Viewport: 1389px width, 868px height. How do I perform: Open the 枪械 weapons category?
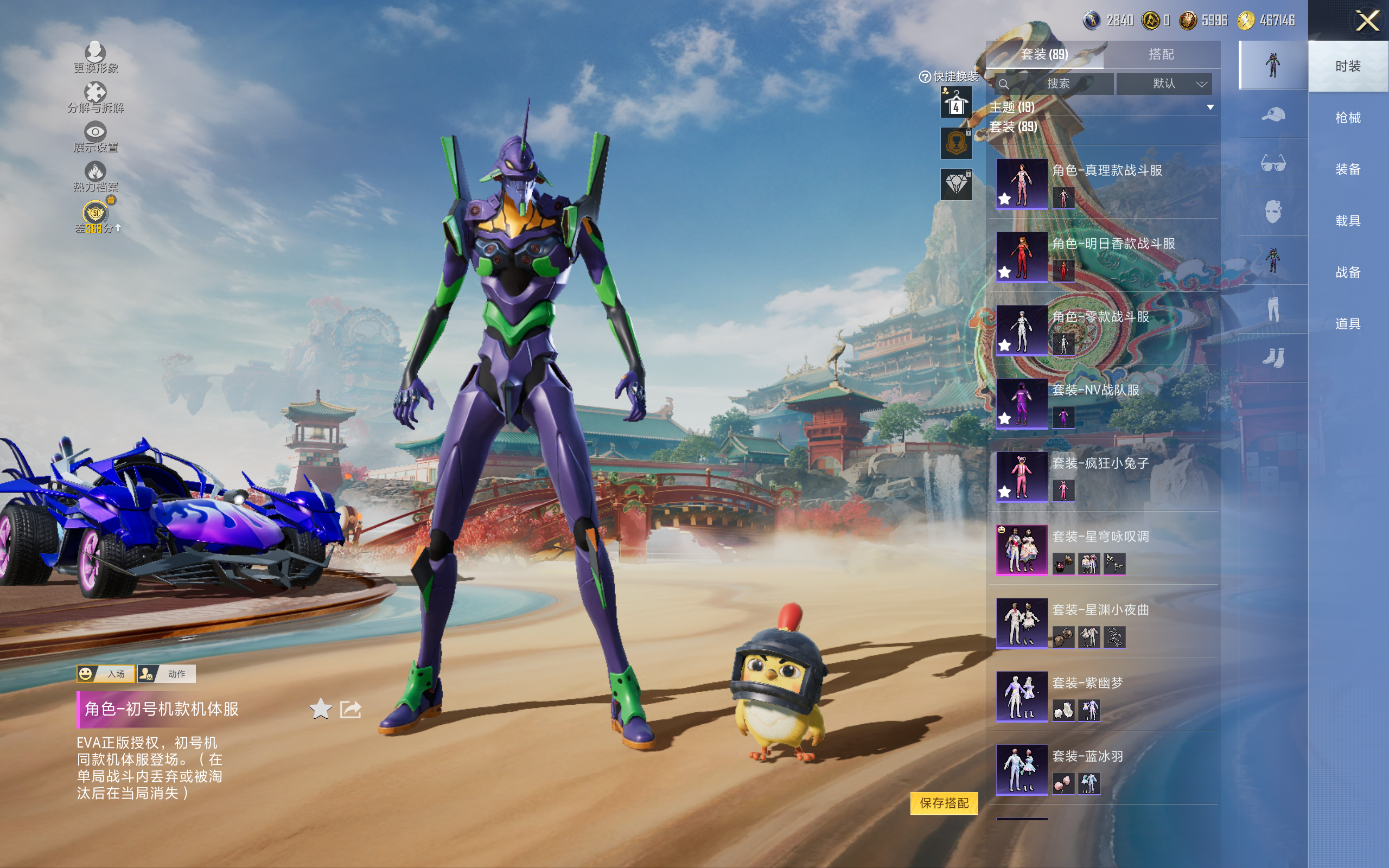click(x=1348, y=118)
